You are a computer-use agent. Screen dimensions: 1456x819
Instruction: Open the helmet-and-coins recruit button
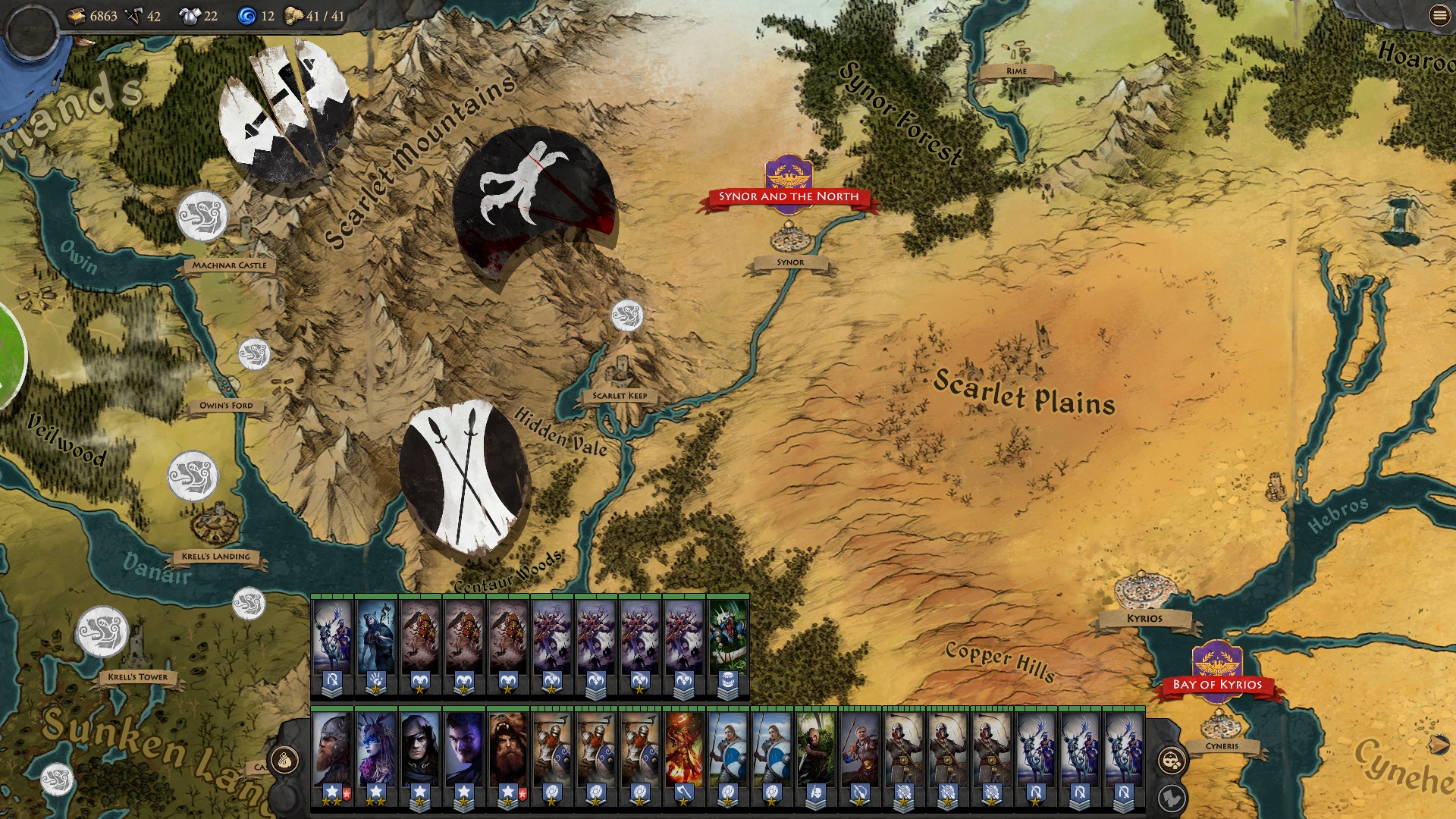pyautogui.click(x=1172, y=760)
